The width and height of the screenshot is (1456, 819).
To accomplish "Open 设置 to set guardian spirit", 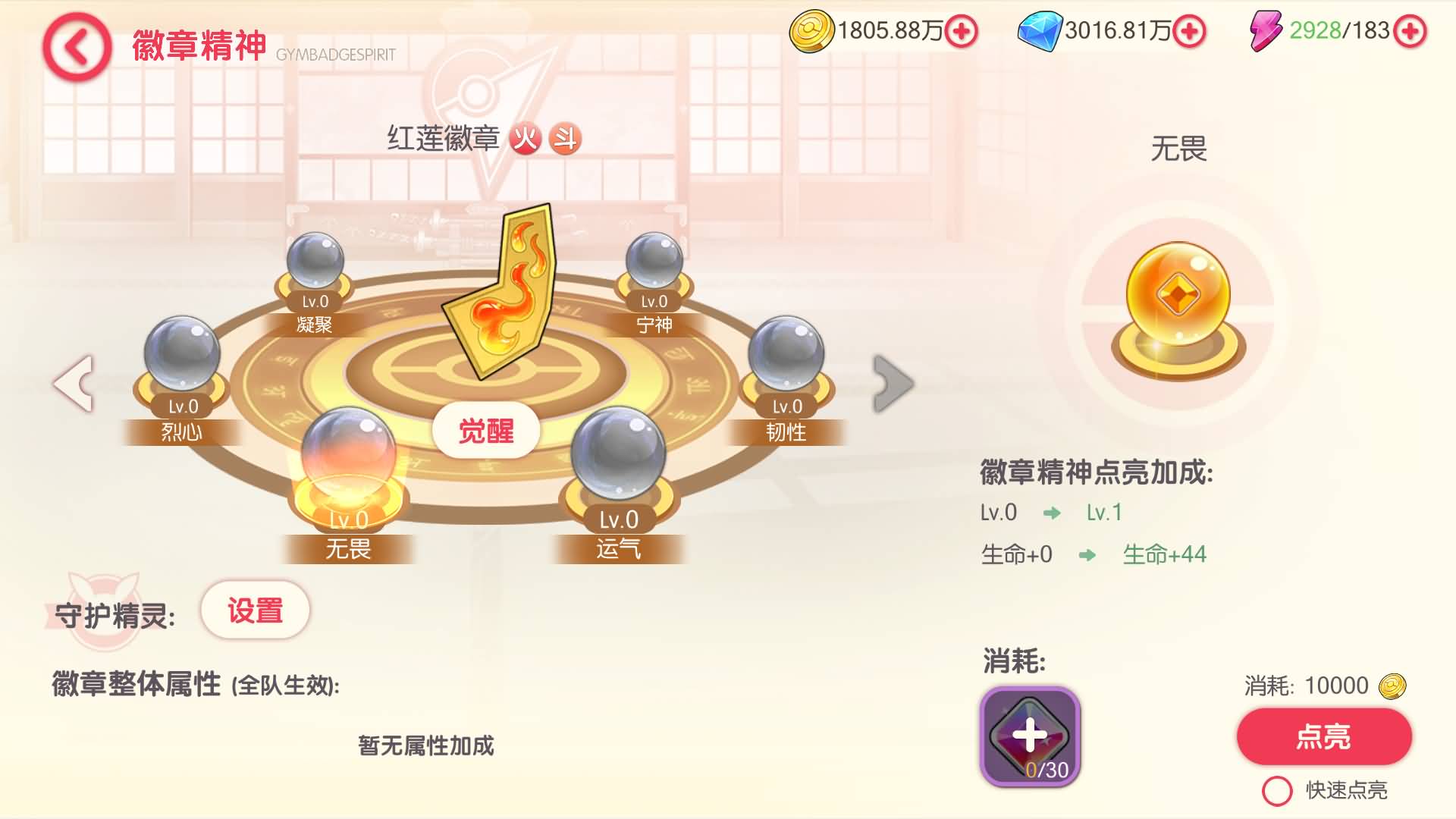I will point(255,609).
